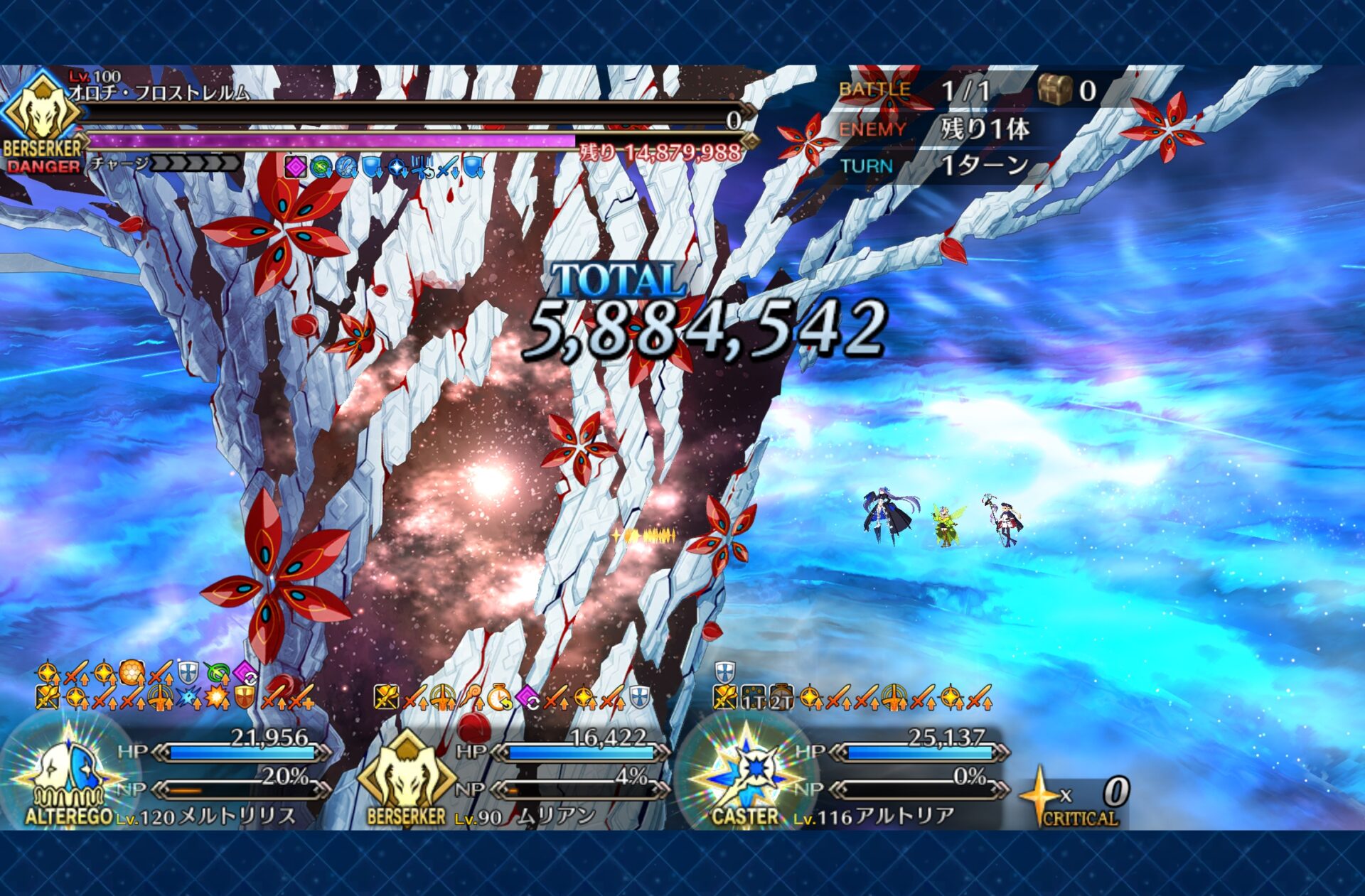Select Altria's Caster class icon
The image size is (1365, 896).
pyautogui.click(x=747, y=773)
